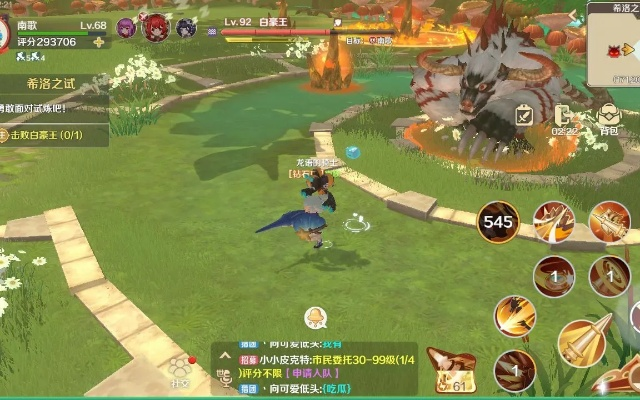Open the clipboard checklist icon
The width and height of the screenshot is (640, 400).
525,115
